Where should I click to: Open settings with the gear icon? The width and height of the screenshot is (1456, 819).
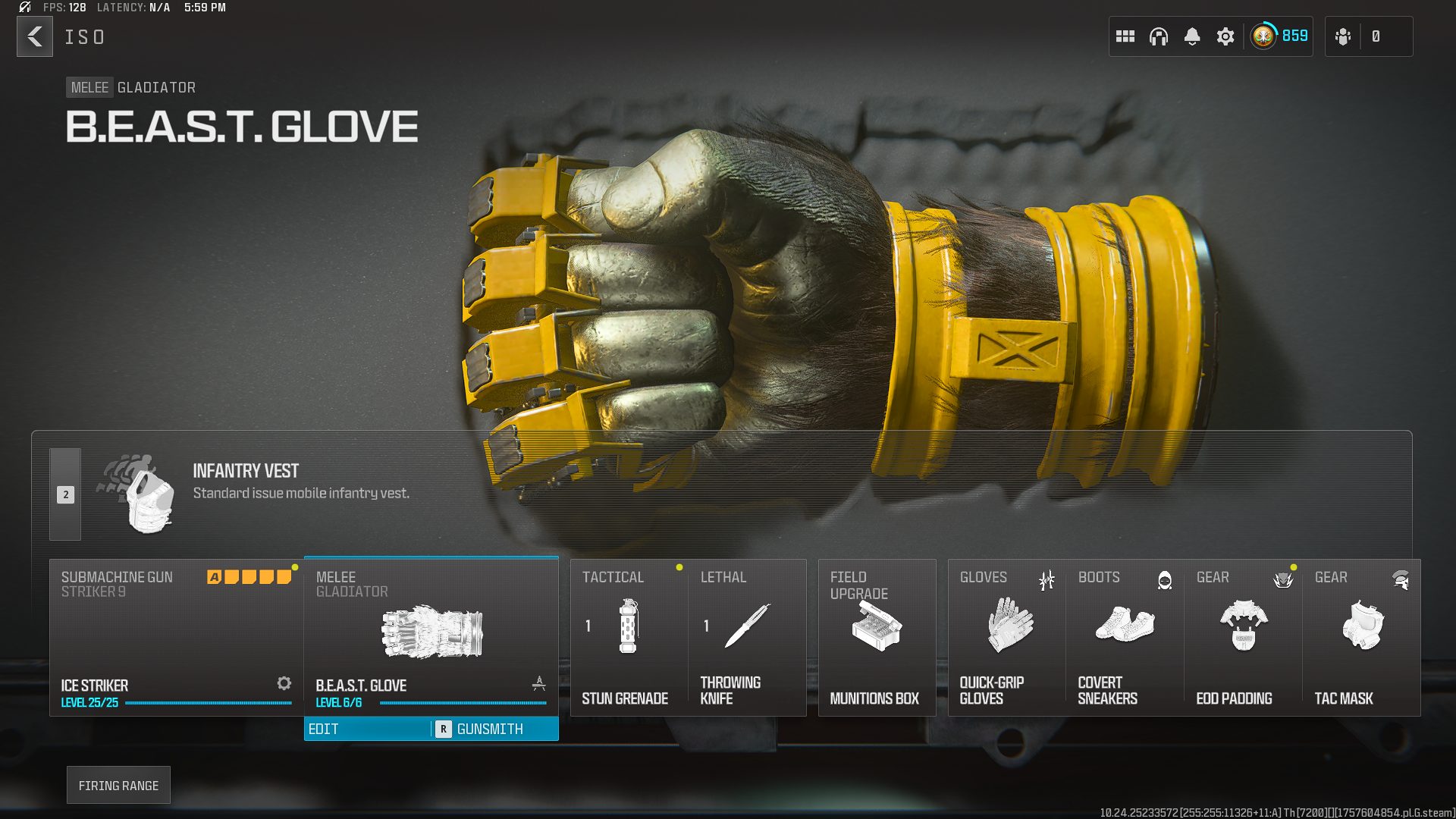point(1225,36)
